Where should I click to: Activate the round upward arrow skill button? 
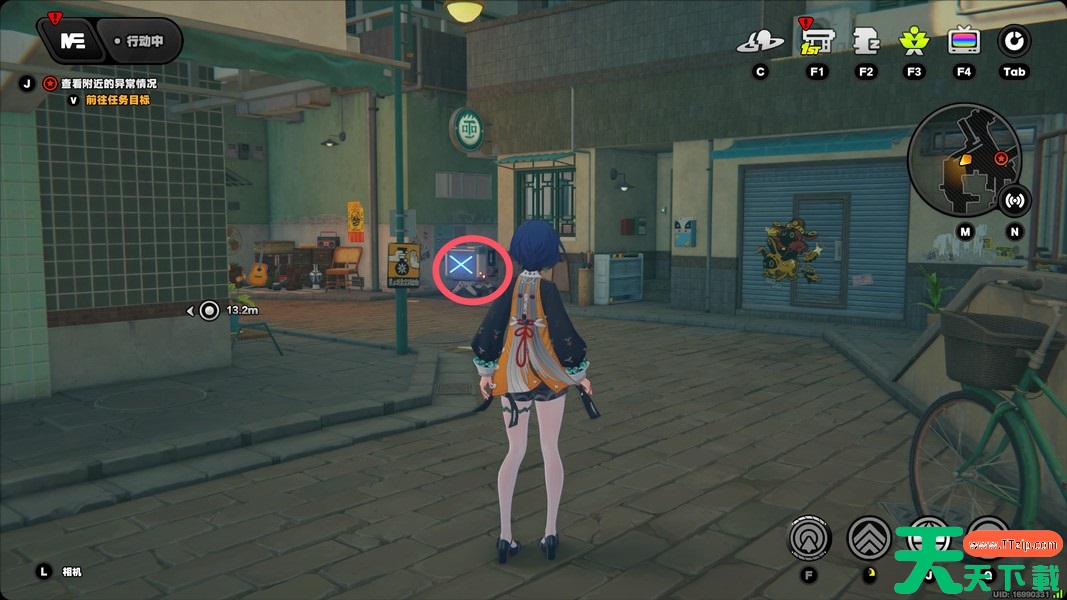point(809,539)
